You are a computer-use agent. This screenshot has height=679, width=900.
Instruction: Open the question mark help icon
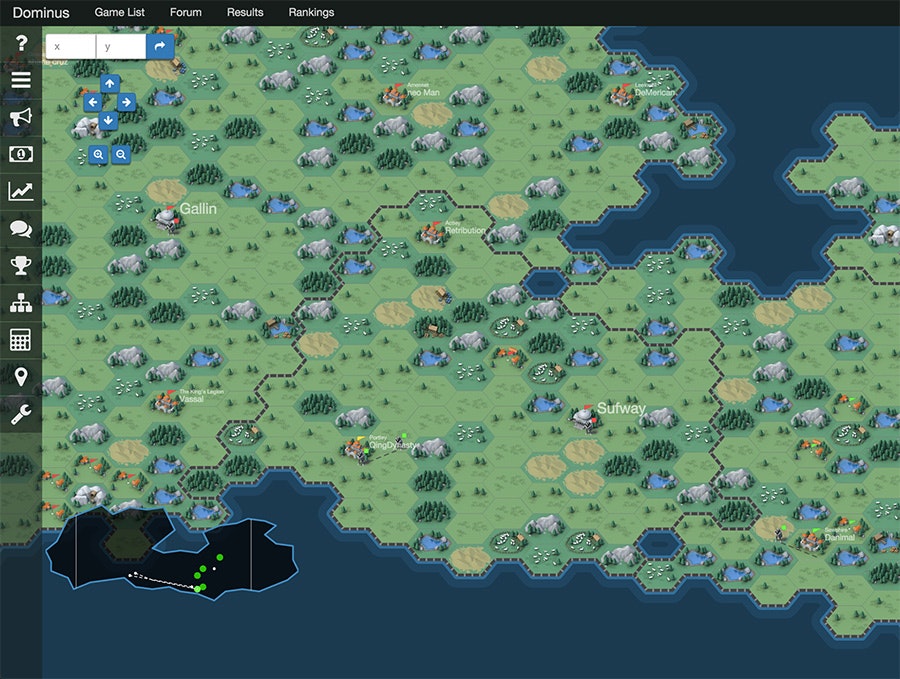click(x=21, y=45)
